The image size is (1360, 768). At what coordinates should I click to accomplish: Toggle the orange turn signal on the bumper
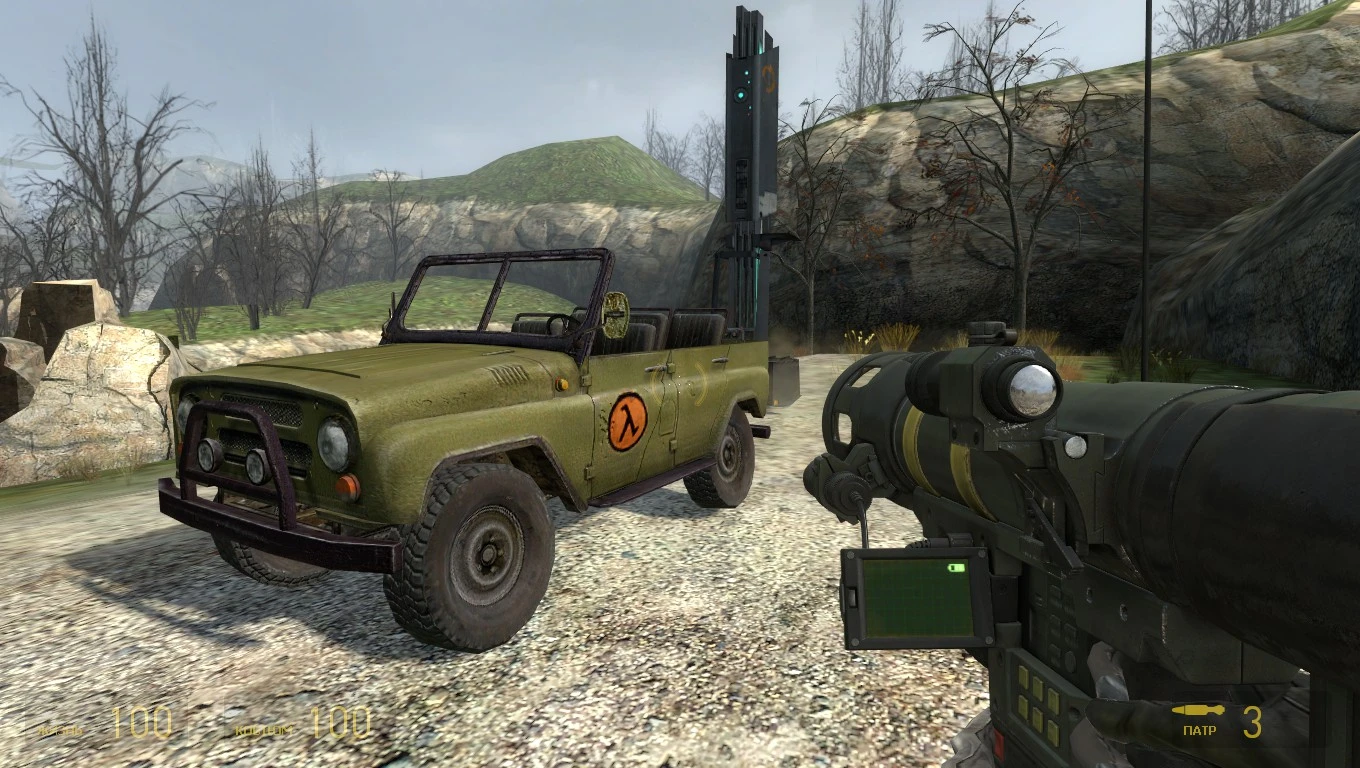(x=347, y=487)
